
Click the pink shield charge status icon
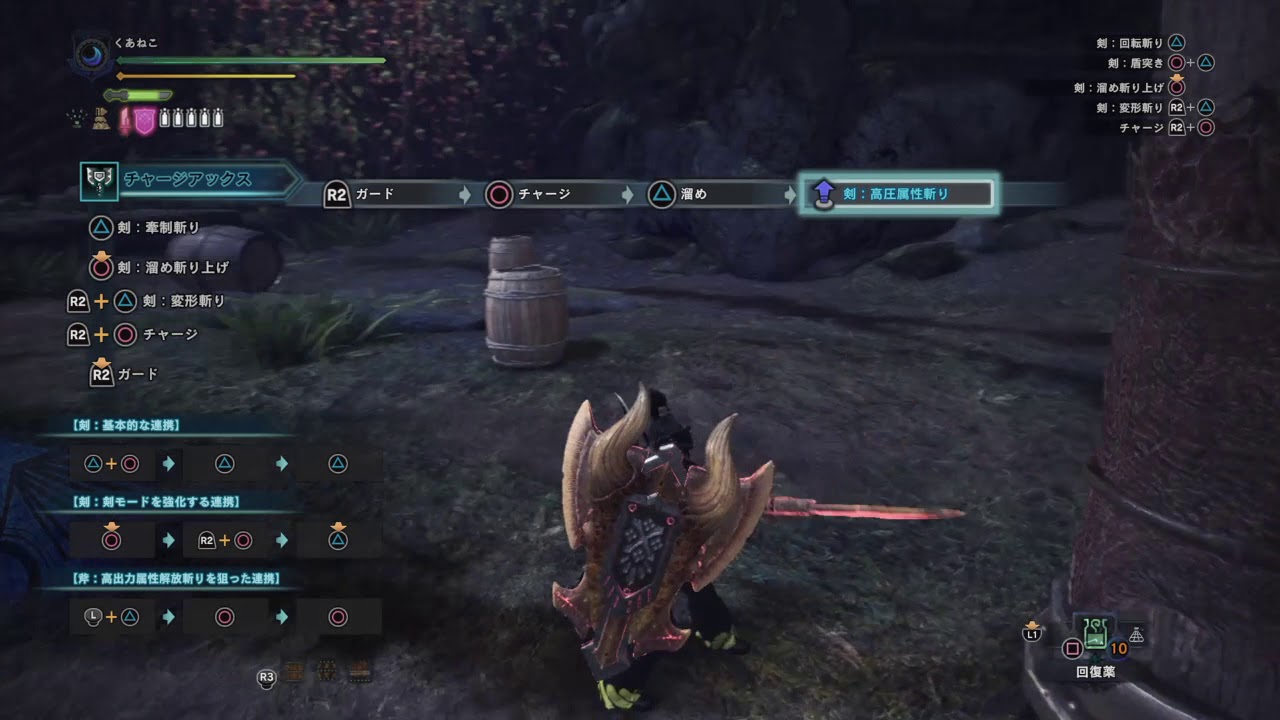(x=146, y=121)
